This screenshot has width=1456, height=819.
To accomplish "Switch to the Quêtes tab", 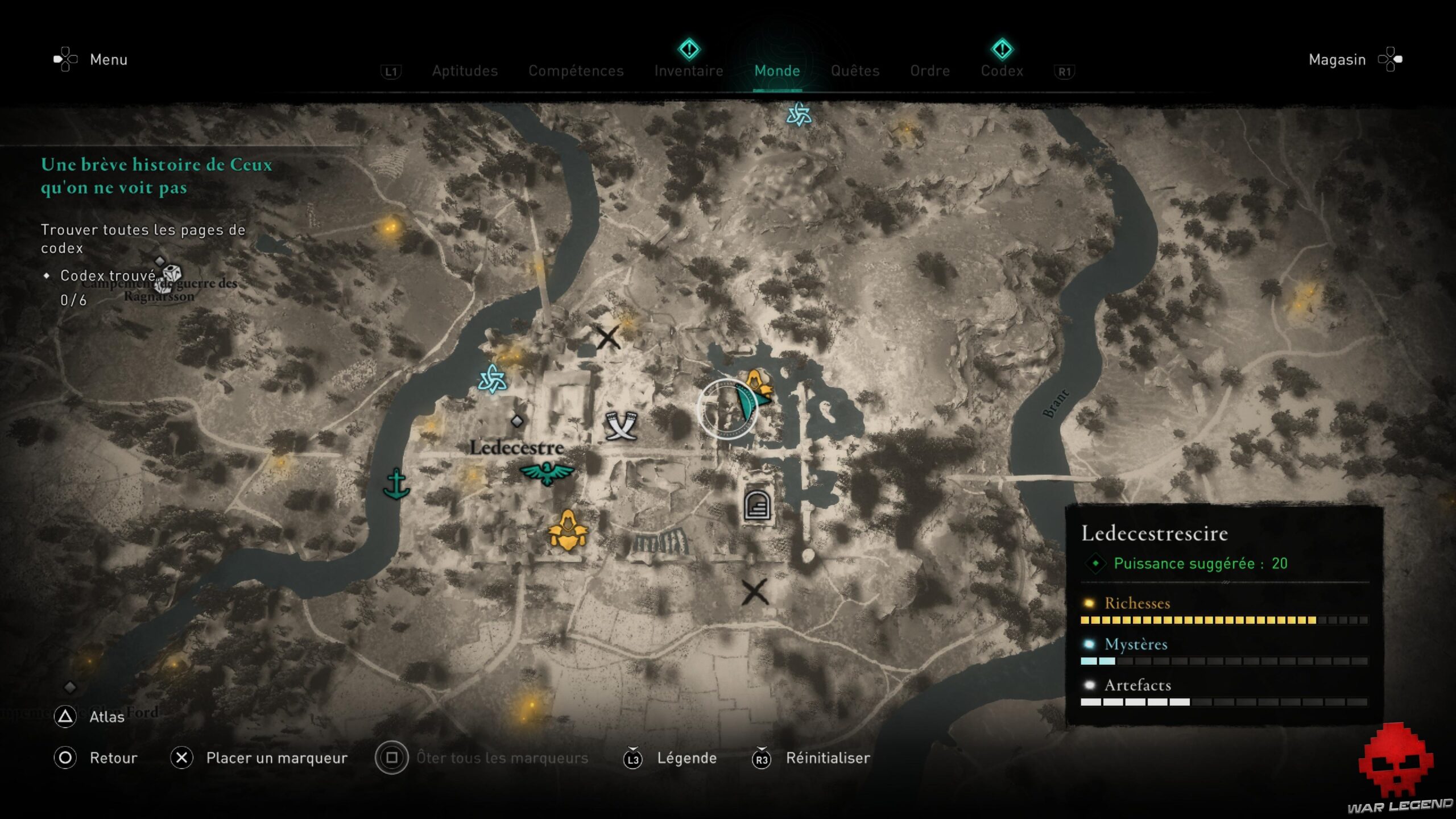I will tap(855, 71).
